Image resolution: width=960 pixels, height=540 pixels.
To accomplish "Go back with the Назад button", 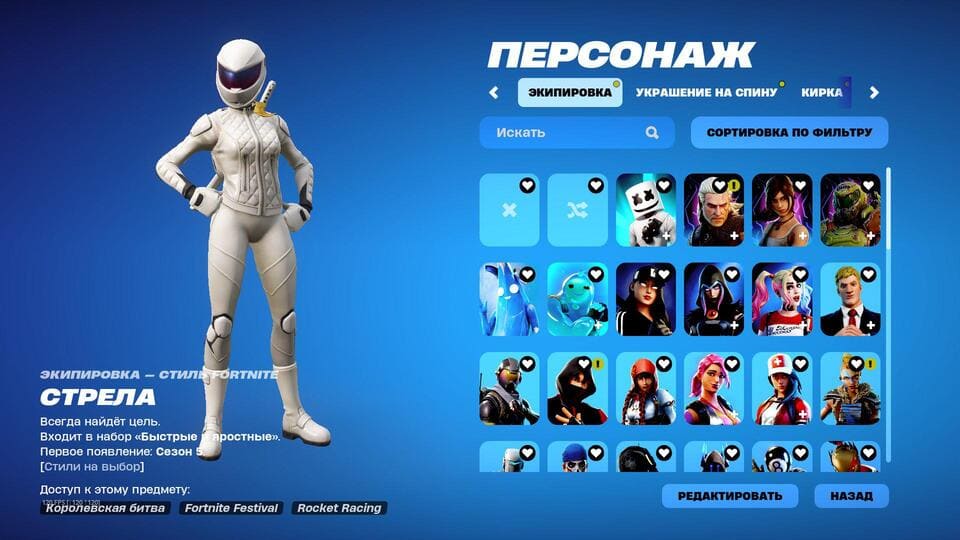I will (x=851, y=496).
